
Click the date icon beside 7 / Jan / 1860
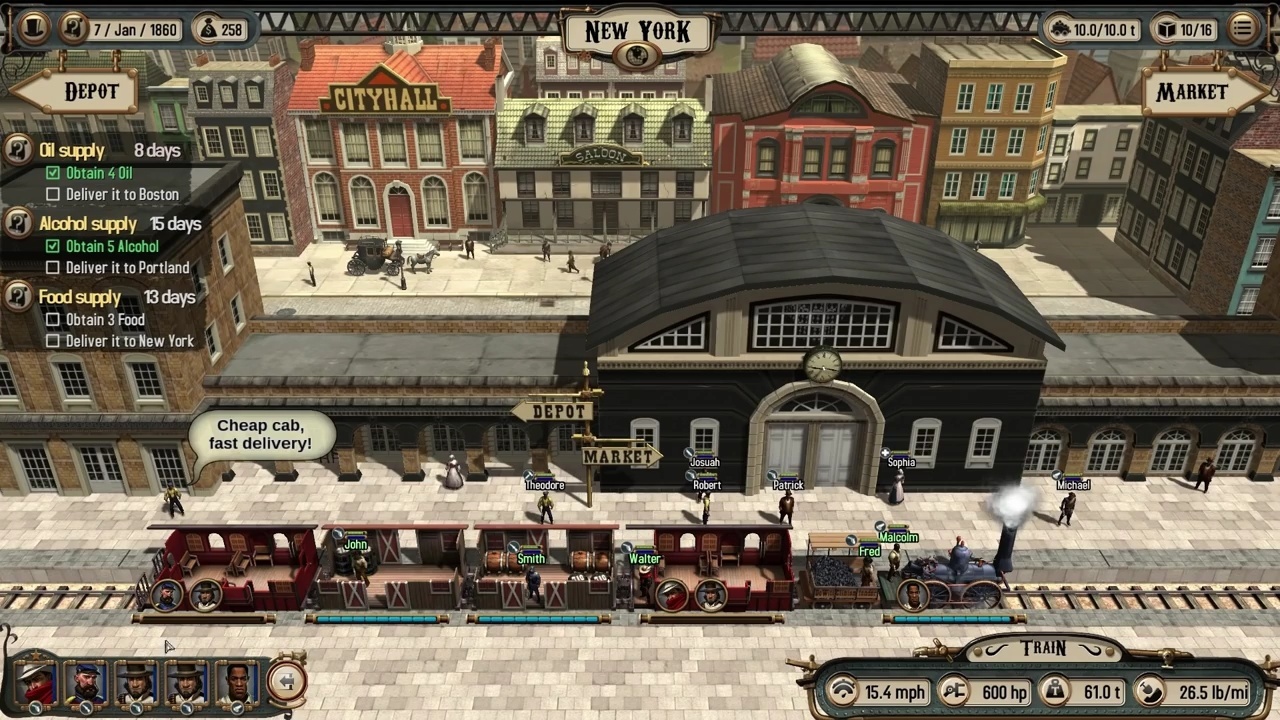coord(74,30)
